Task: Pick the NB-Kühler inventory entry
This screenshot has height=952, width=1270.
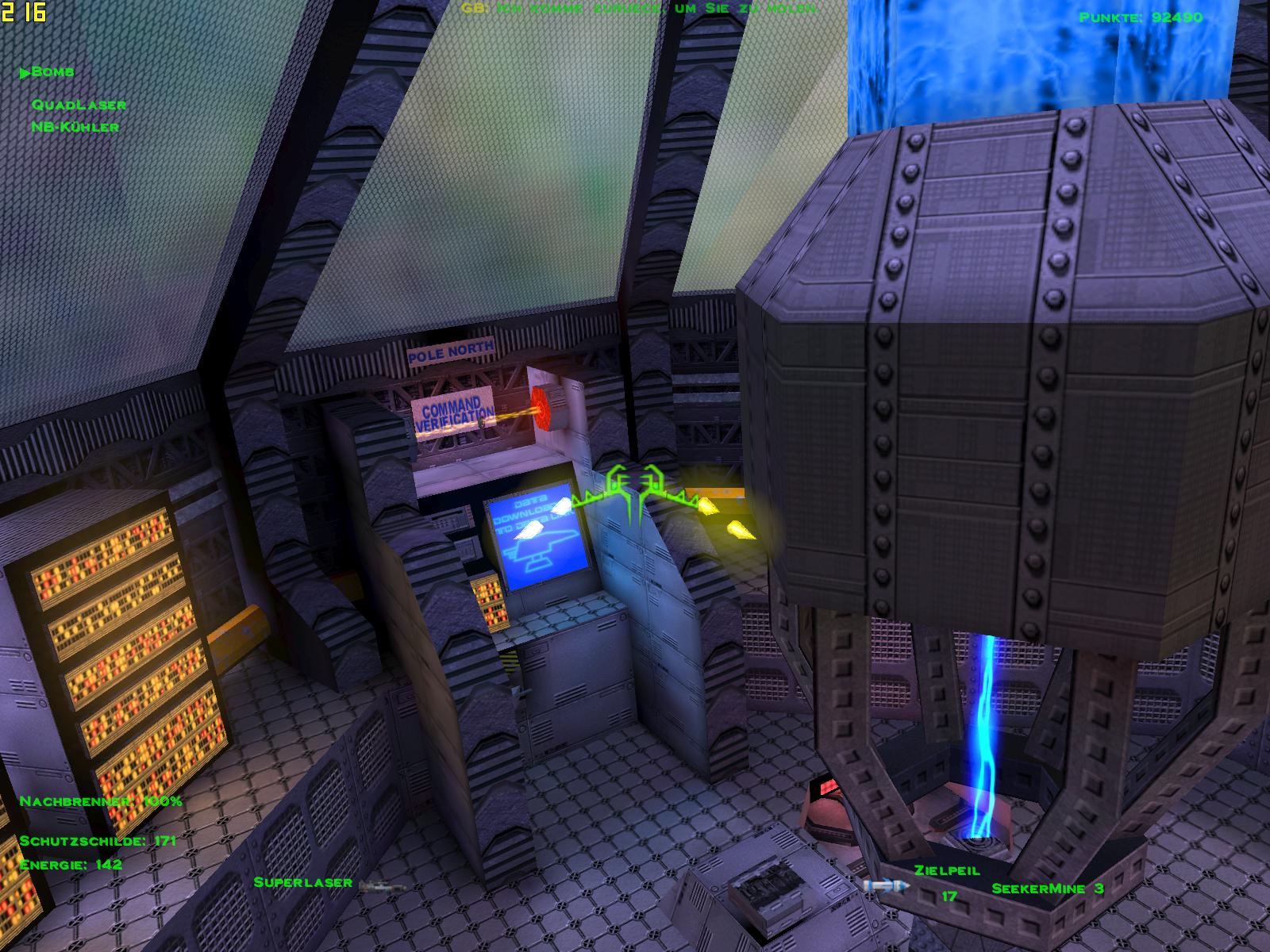Action: click(75, 127)
